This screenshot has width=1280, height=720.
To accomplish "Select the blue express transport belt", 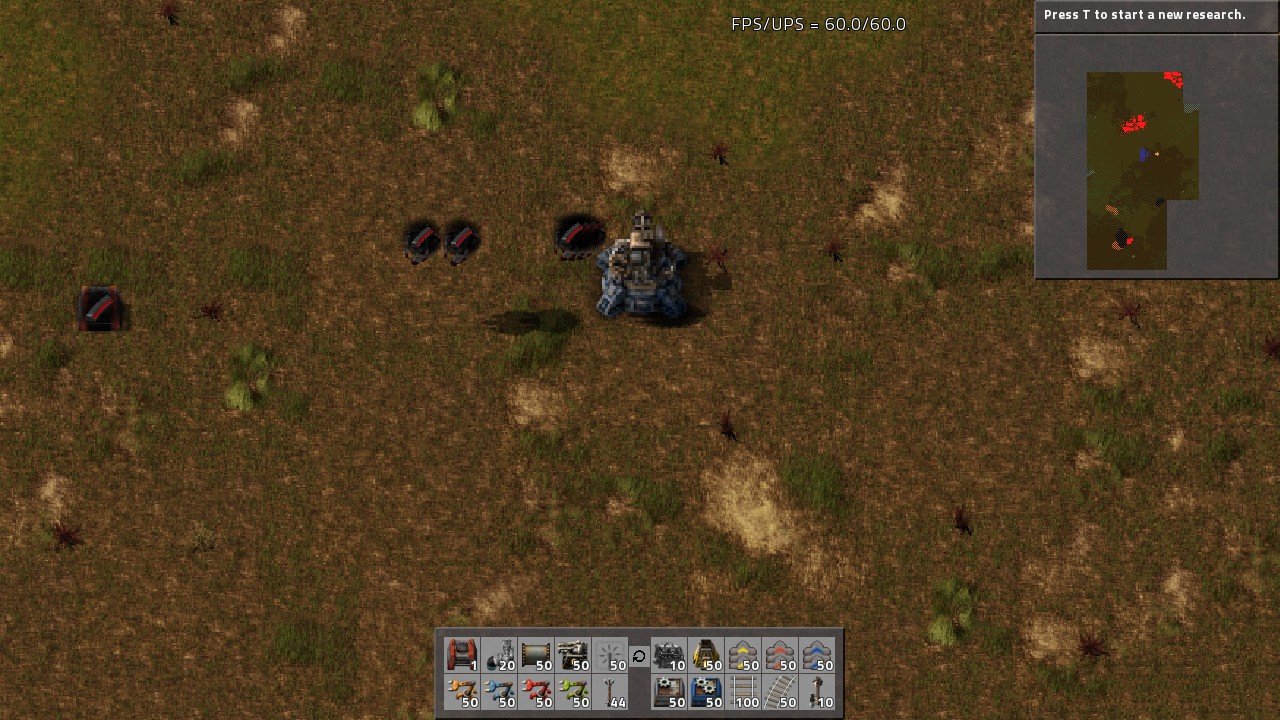I will click(x=816, y=655).
